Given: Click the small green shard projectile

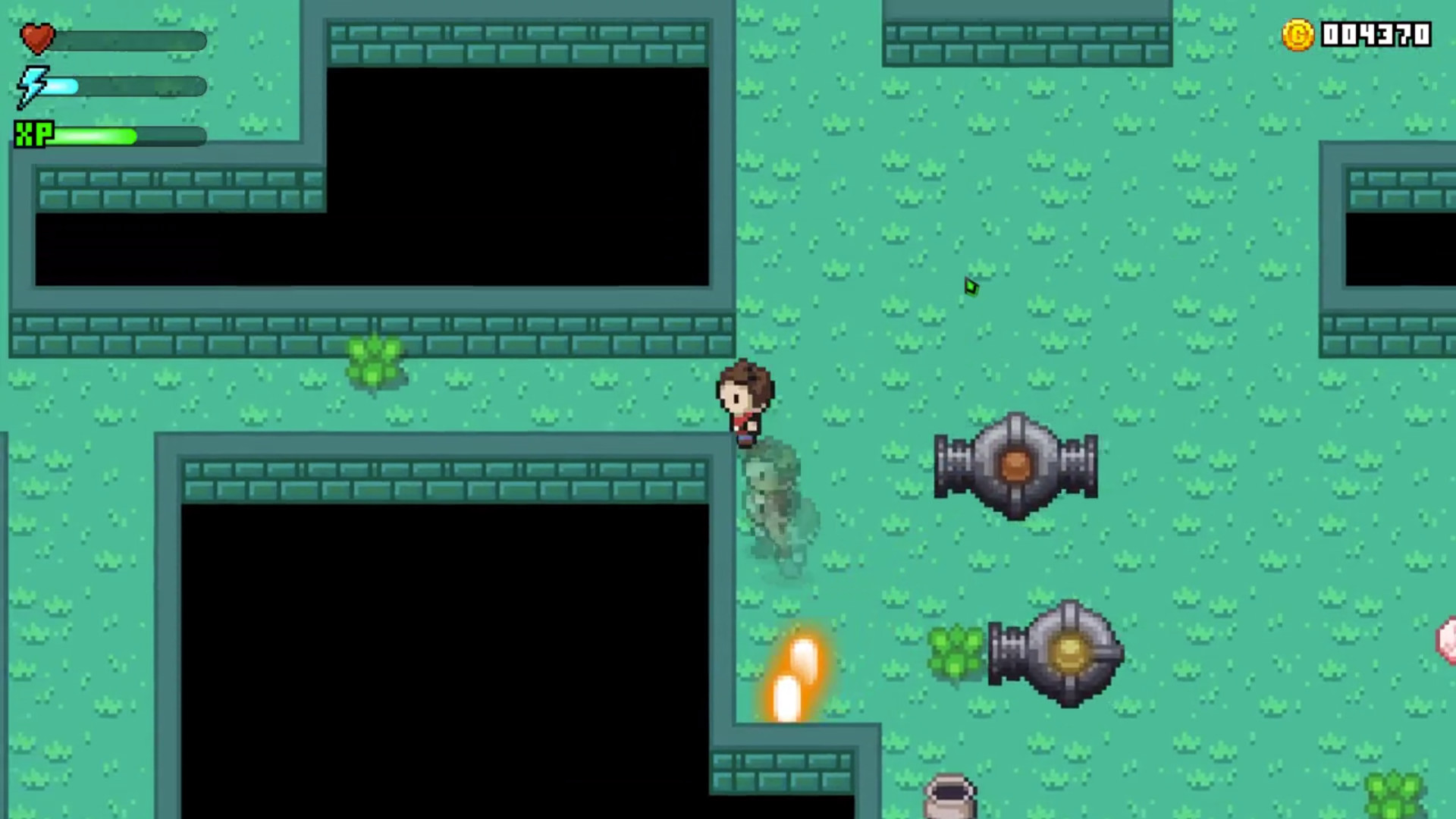Looking at the screenshot, I should [x=972, y=287].
